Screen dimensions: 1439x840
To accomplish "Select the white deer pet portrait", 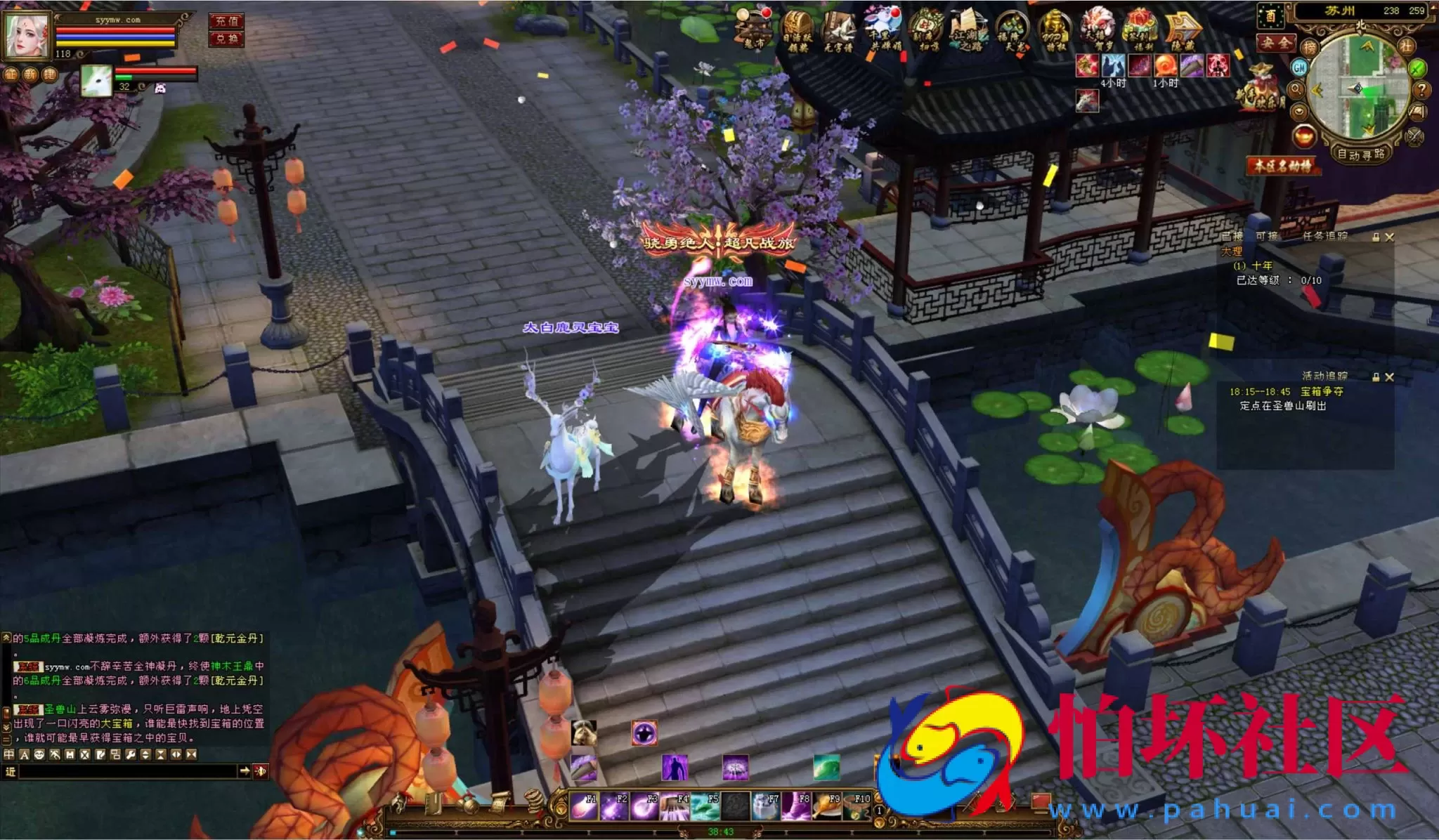I will 96,81.
